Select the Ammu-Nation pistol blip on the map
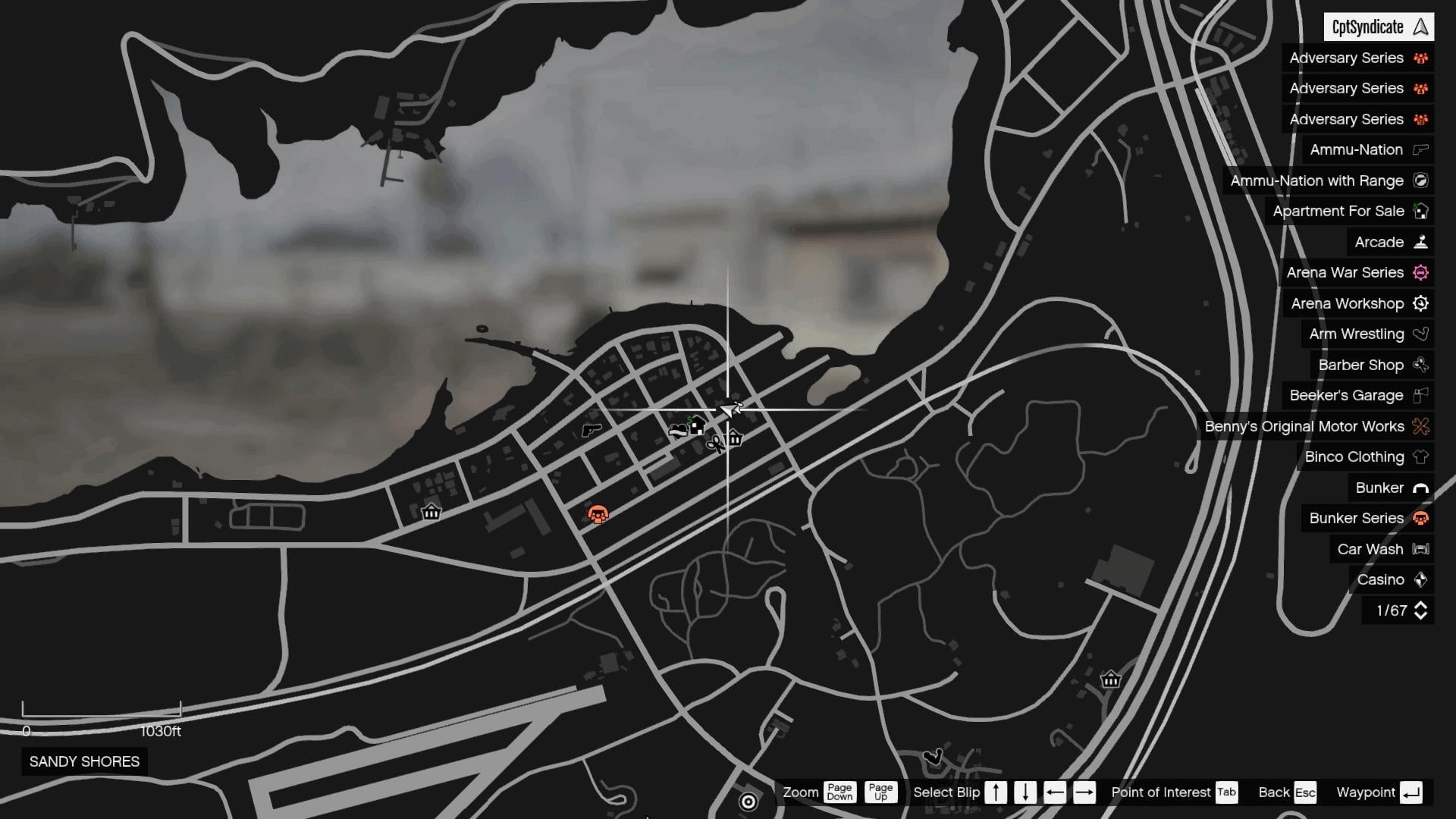This screenshot has height=819, width=1456. (591, 431)
